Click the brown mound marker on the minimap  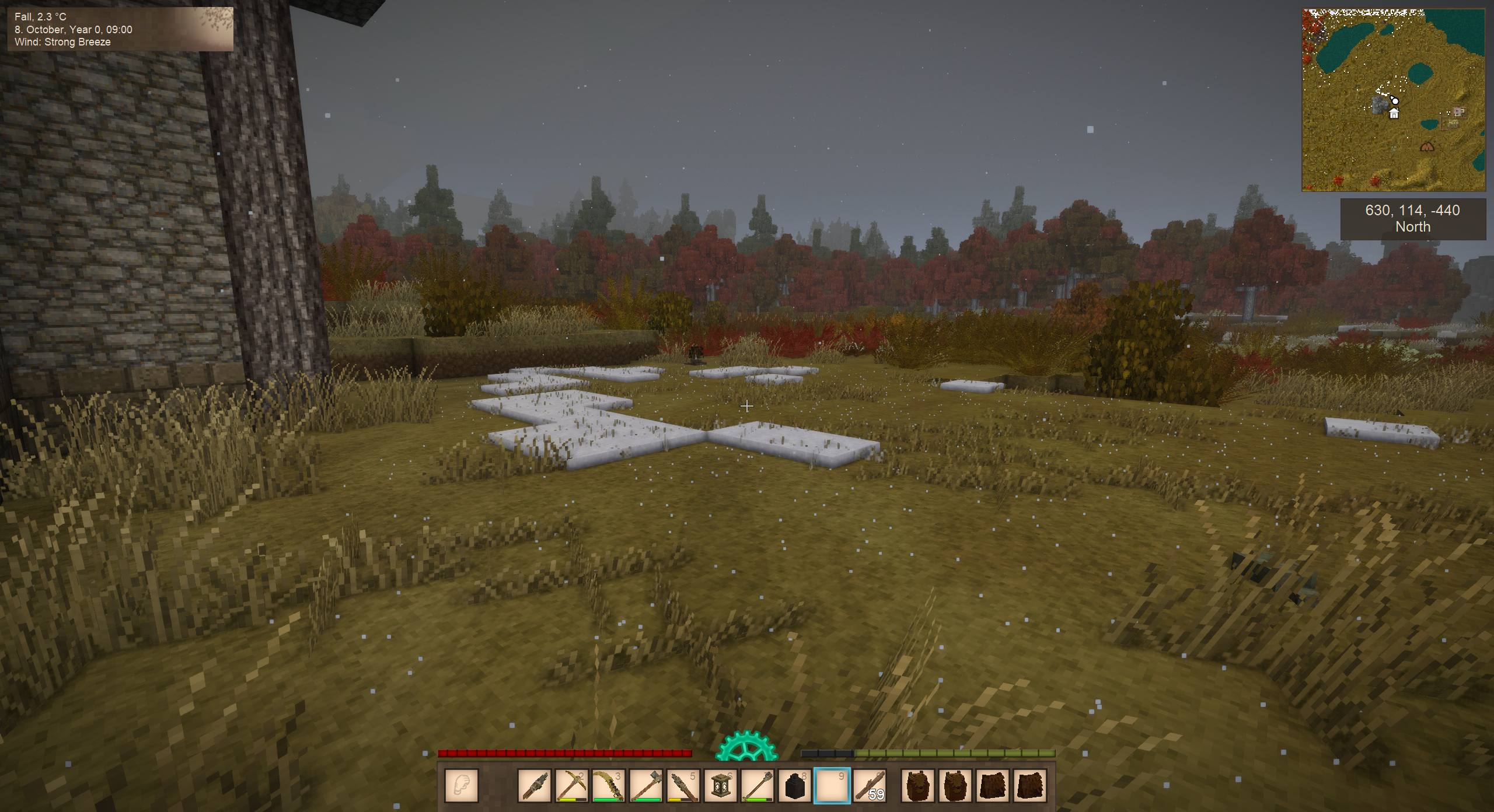[x=1427, y=147]
